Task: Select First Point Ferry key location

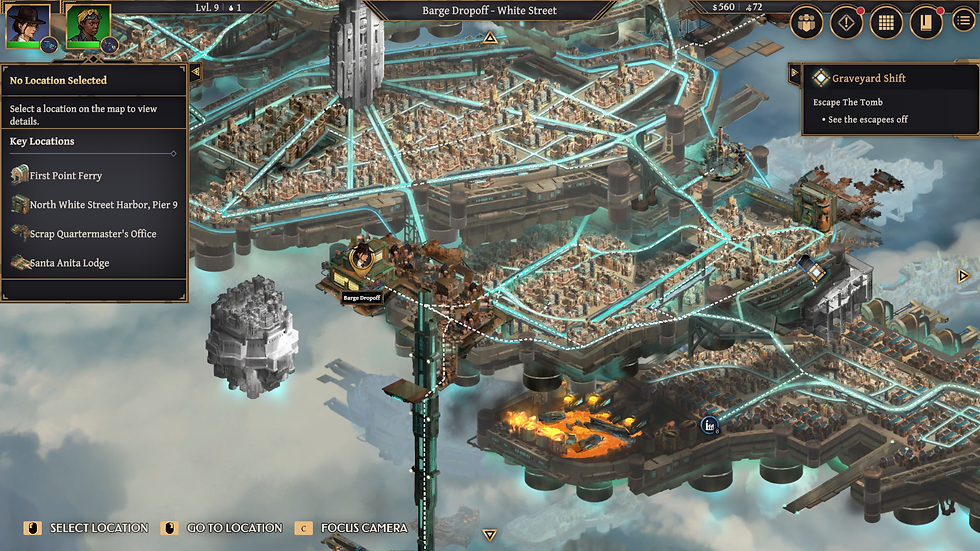Action: tap(65, 176)
